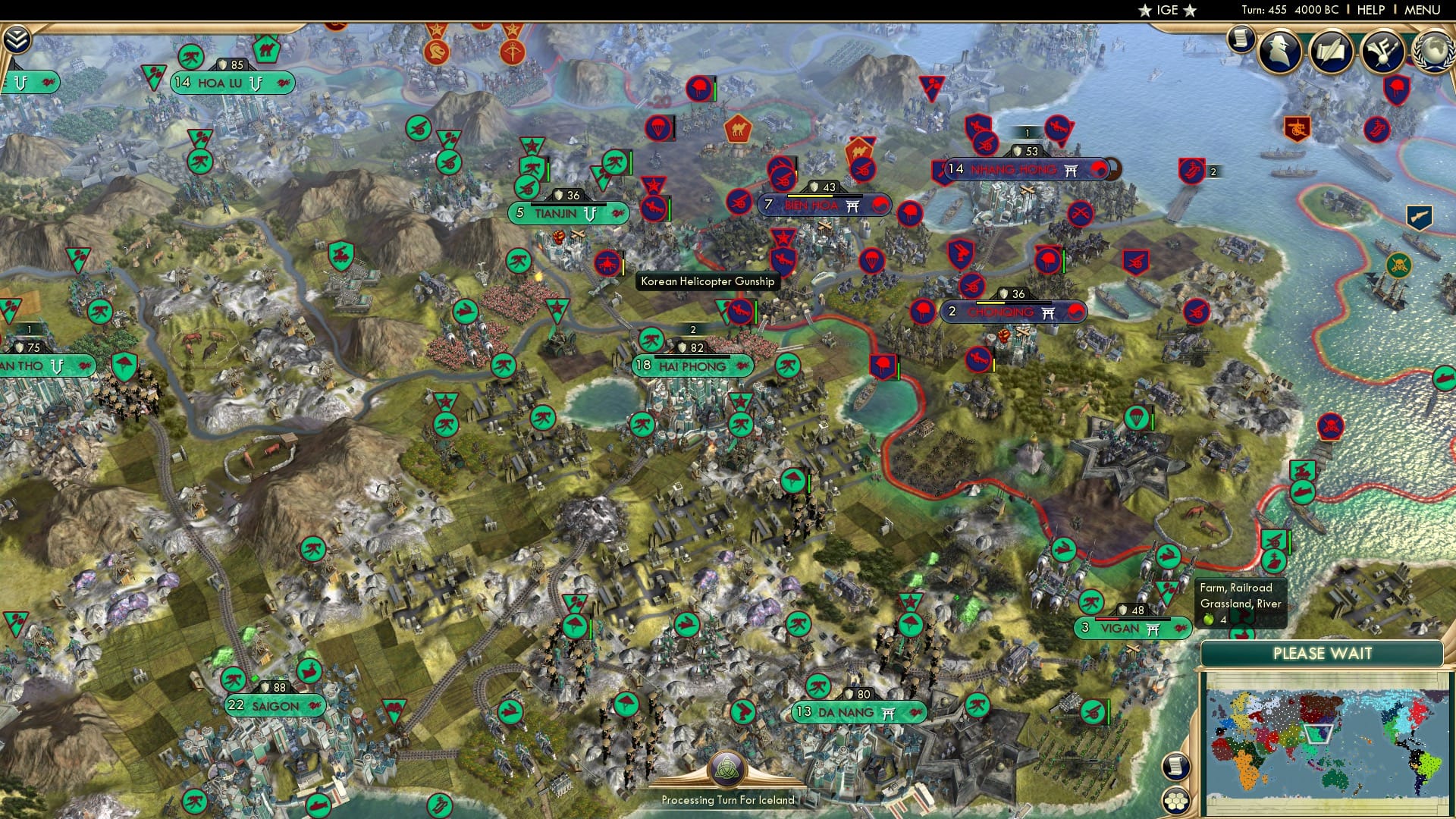This screenshot has height=819, width=1456.
Task: Select the Da Nang city banner
Action: (x=855, y=713)
